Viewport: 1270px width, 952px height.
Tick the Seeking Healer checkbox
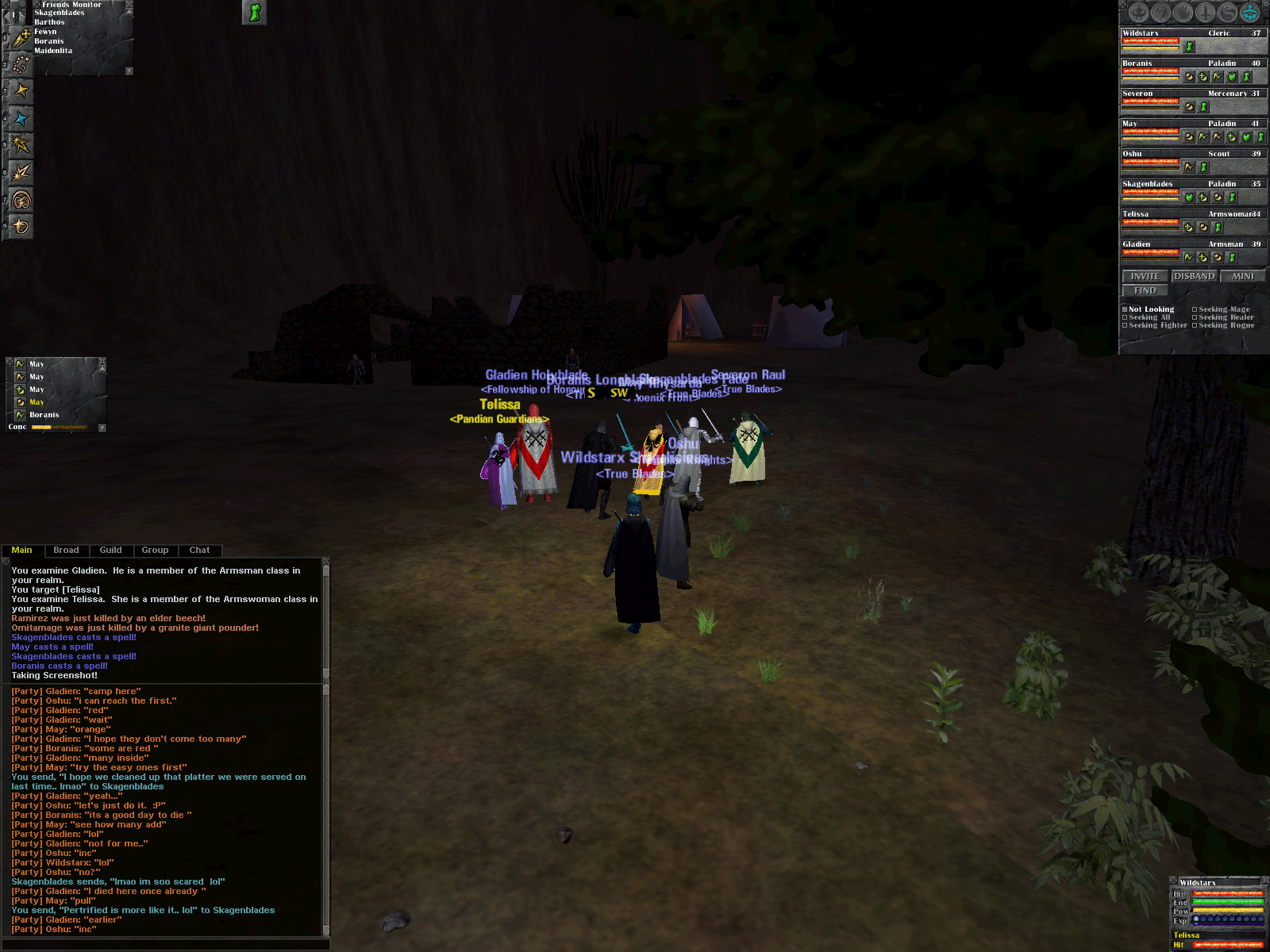point(1195,317)
